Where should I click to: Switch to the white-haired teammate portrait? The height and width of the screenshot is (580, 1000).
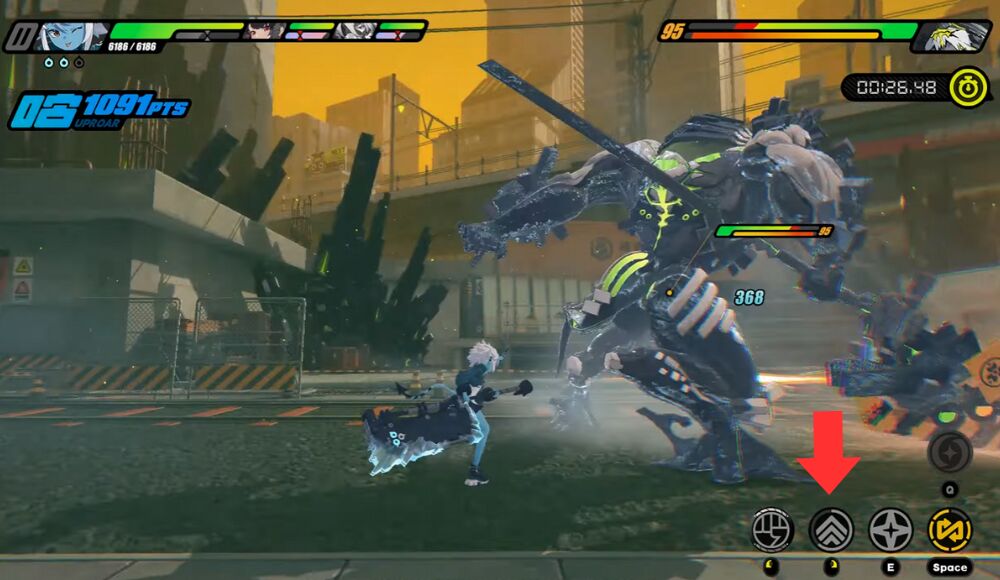354,30
